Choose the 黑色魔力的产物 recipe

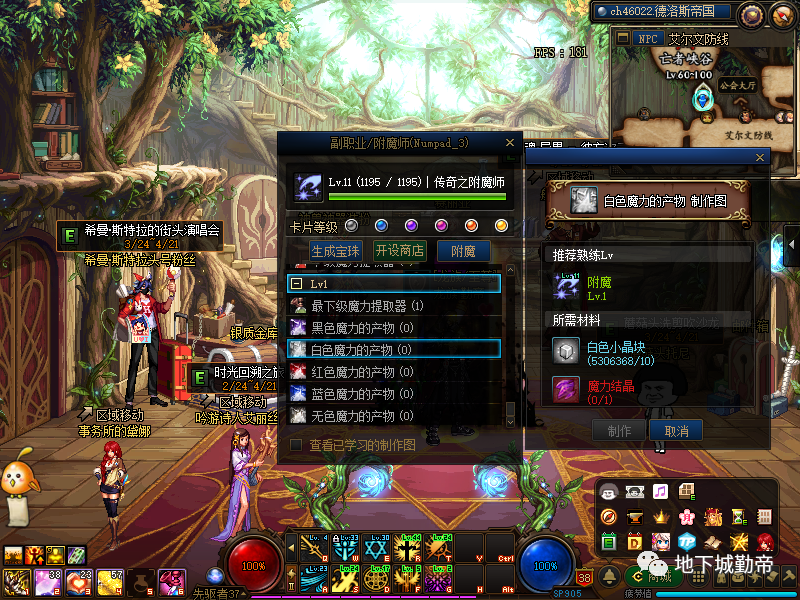point(361,328)
